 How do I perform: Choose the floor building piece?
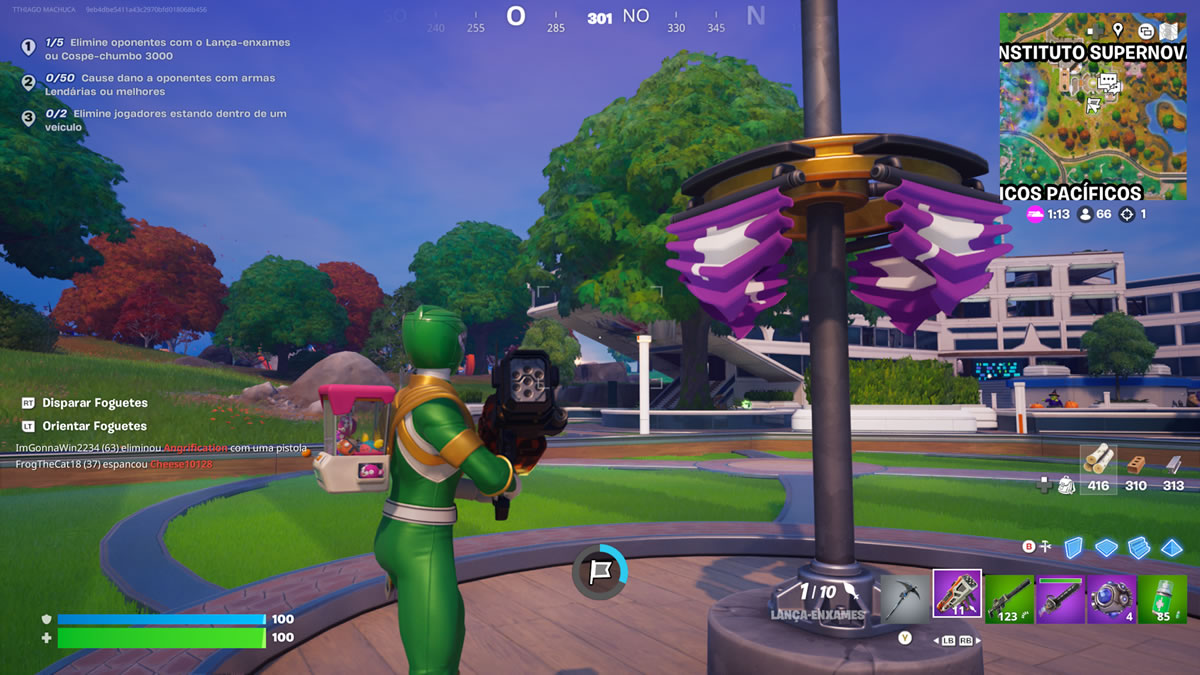tap(1106, 547)
